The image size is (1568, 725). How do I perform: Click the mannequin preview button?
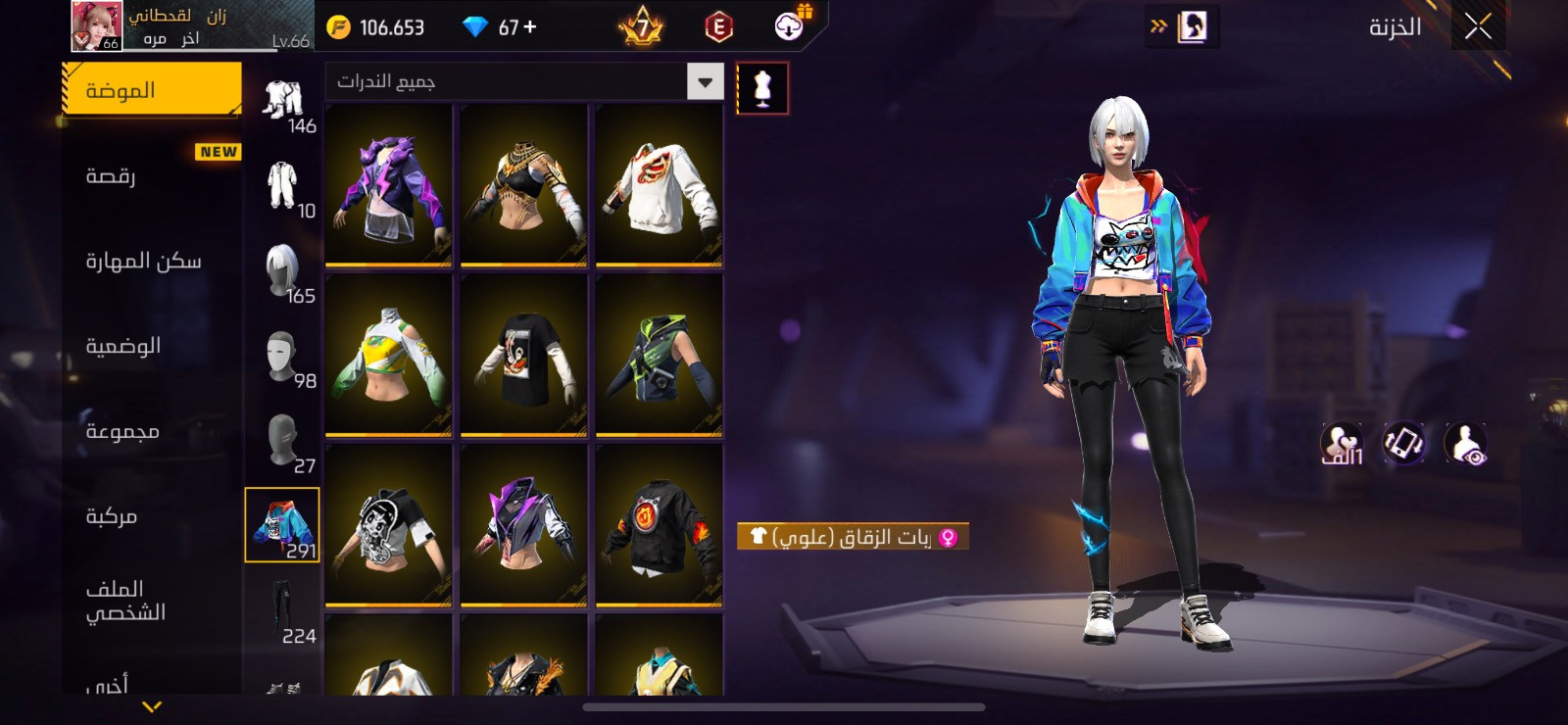(762, 88)
